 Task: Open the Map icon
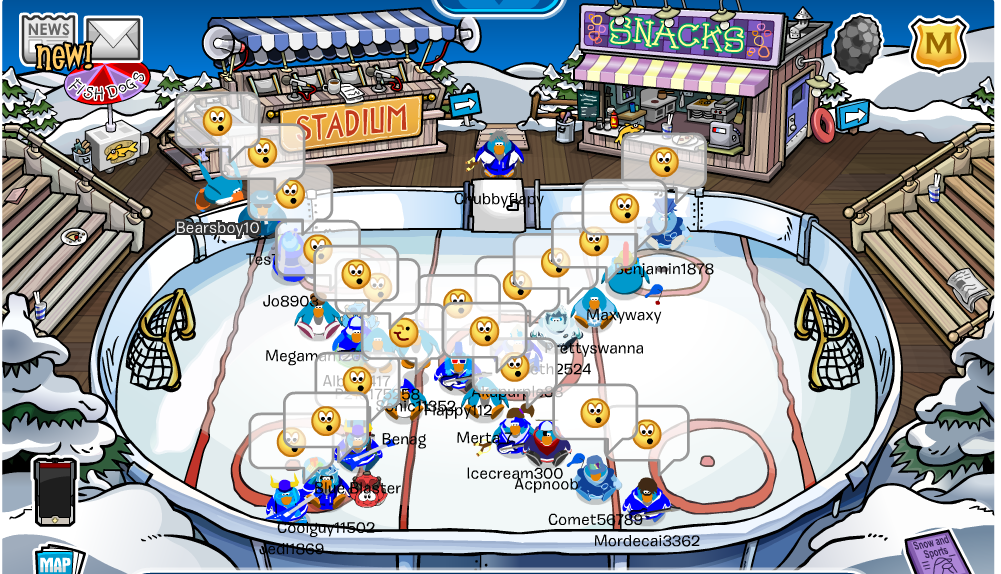click(57, 561)
